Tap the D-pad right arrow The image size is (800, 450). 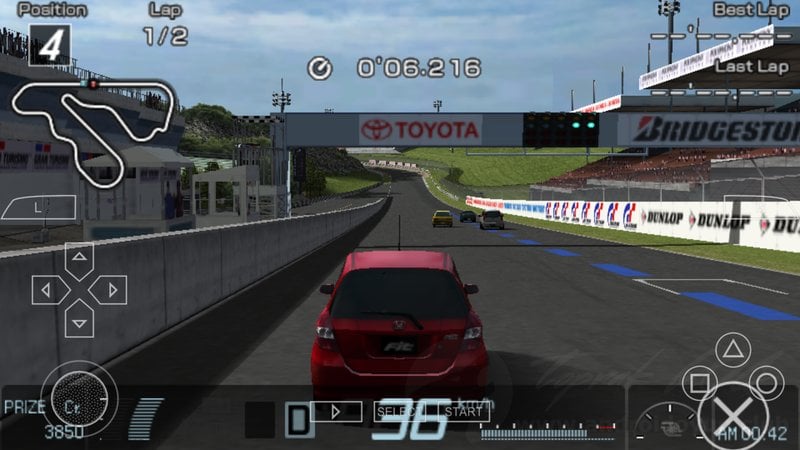tap(110, 290)
